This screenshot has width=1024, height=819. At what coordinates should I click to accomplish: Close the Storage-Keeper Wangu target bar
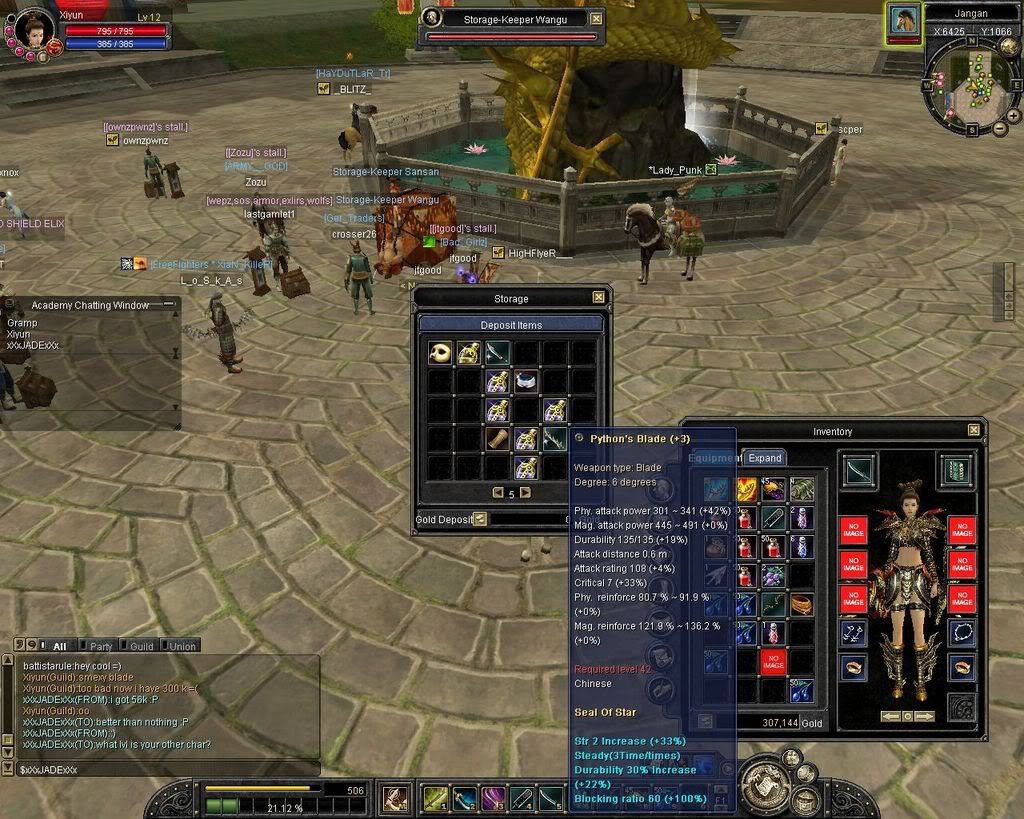597,18
